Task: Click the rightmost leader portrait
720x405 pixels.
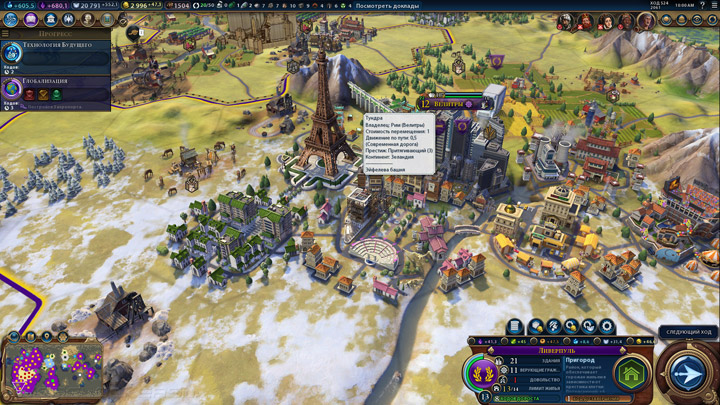Action: [x=646, y=20]
